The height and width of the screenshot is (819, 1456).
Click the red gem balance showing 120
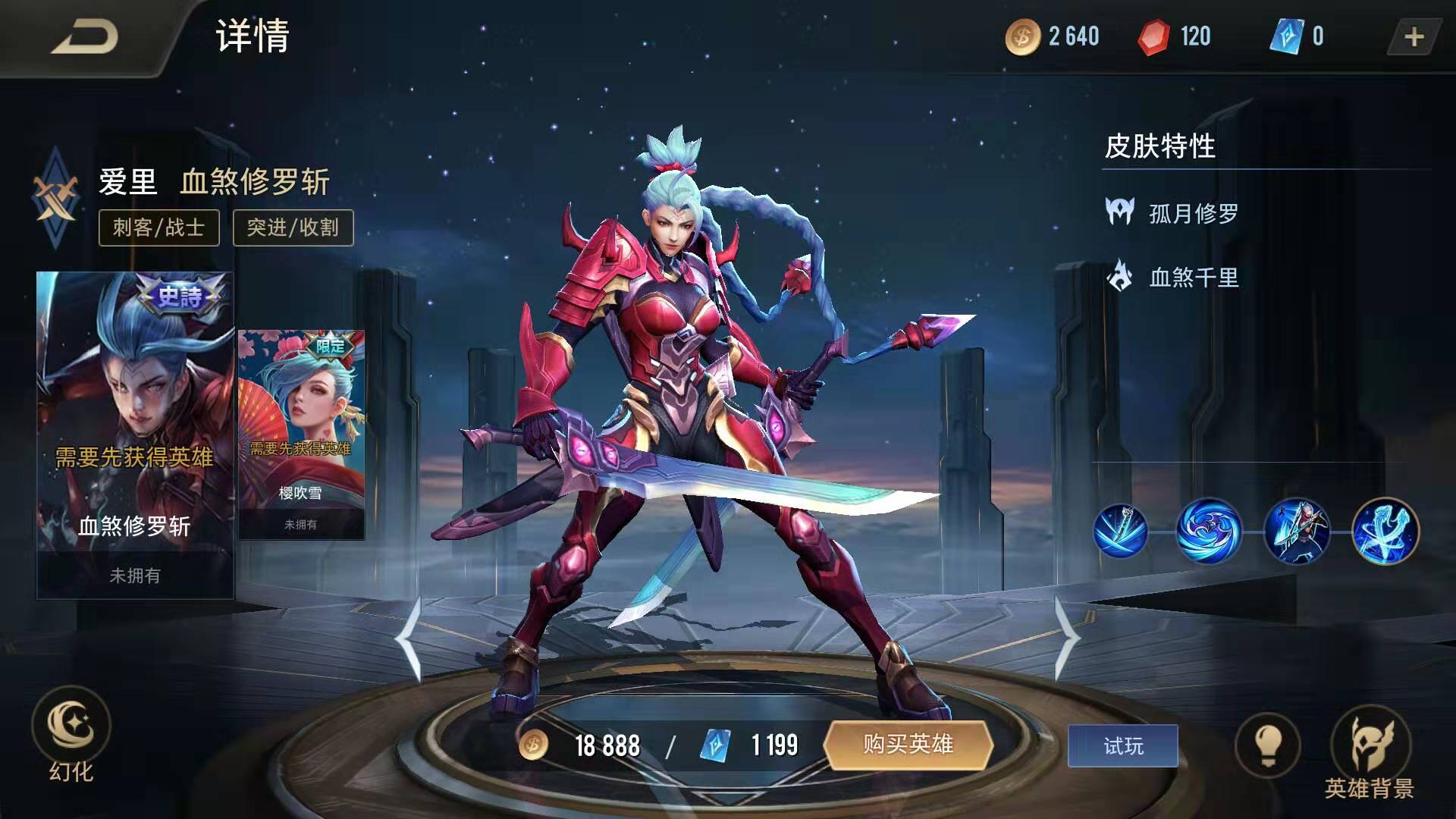tap(1172, 36)
